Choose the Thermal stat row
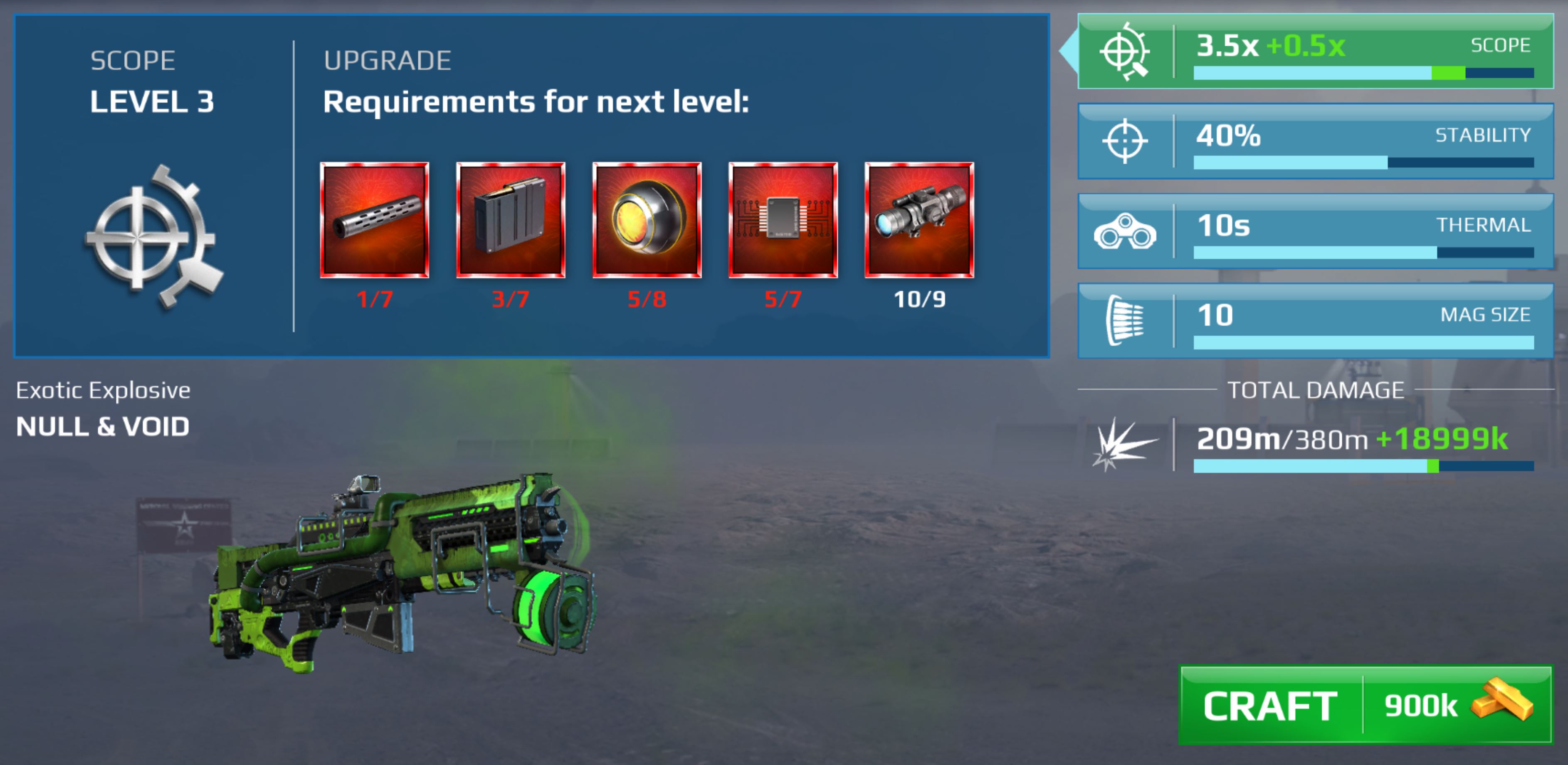 tap(1315, 232)
